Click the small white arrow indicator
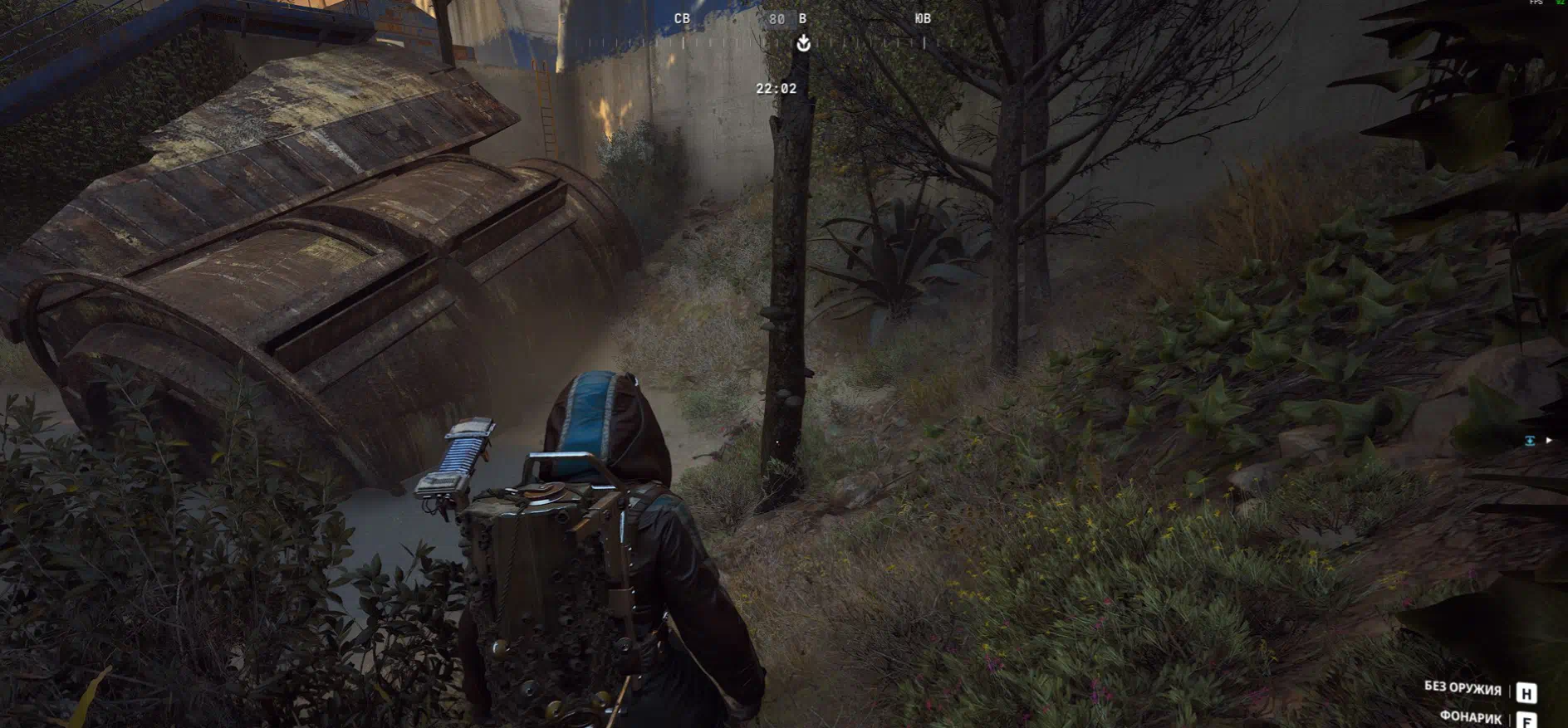Image resolution: width=1568 pixels, height=728 pixels. (x=1549, y=441)
